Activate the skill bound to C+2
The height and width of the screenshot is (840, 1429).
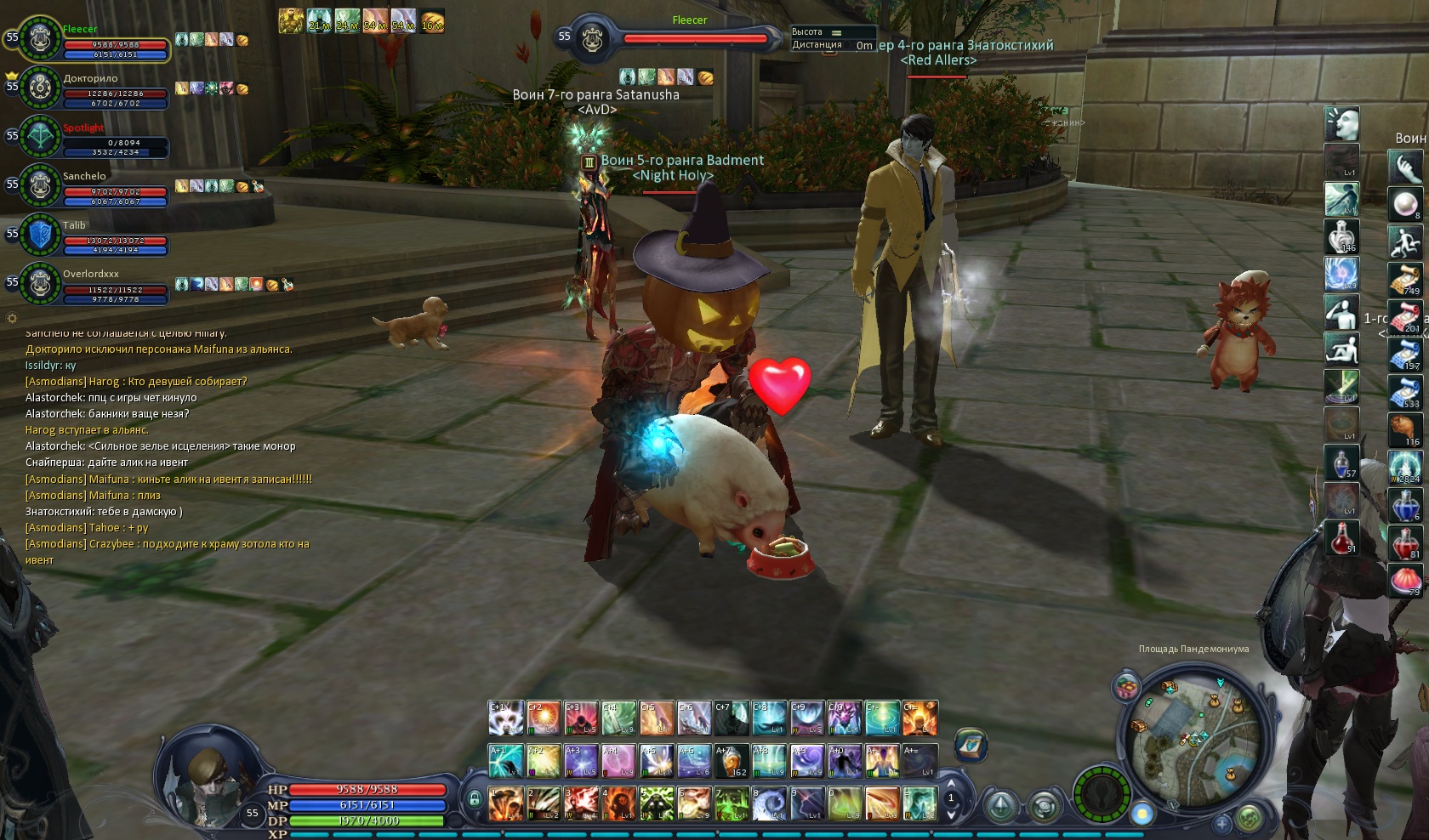coord(544,718)
